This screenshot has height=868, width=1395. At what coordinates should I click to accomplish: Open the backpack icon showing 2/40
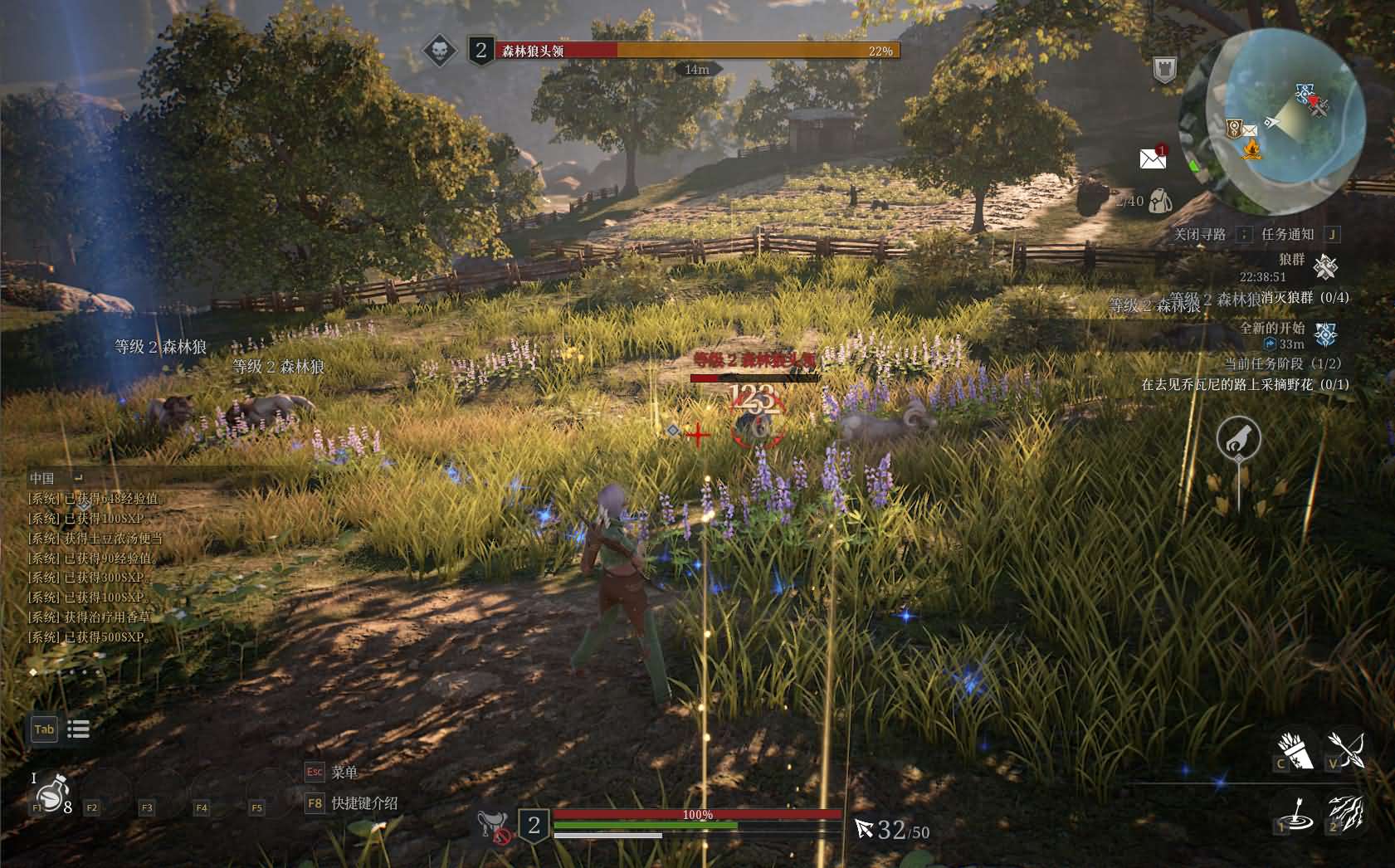(1159, 200)
